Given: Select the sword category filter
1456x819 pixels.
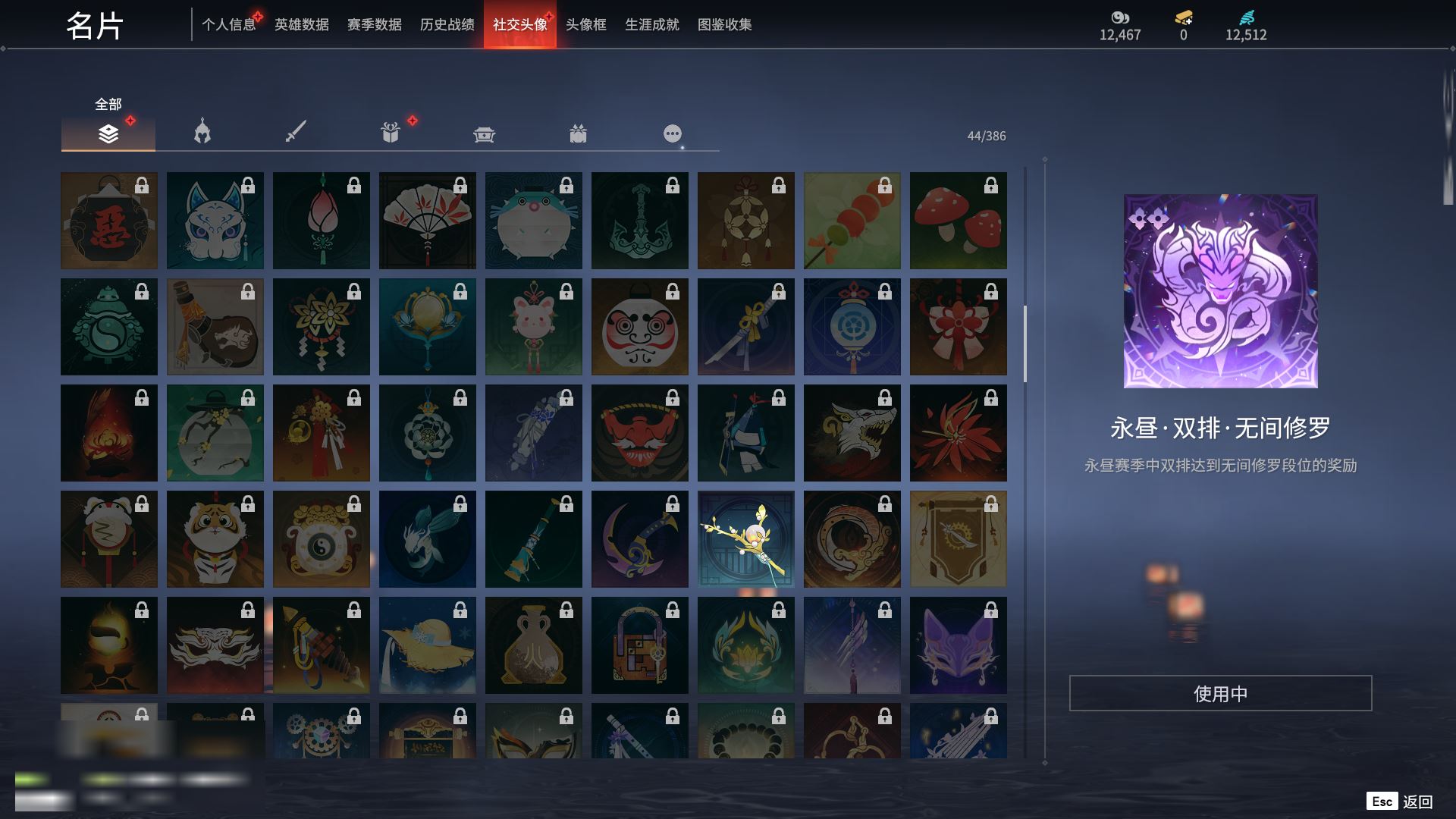Looking at the screenshot, I should (296, 133).
